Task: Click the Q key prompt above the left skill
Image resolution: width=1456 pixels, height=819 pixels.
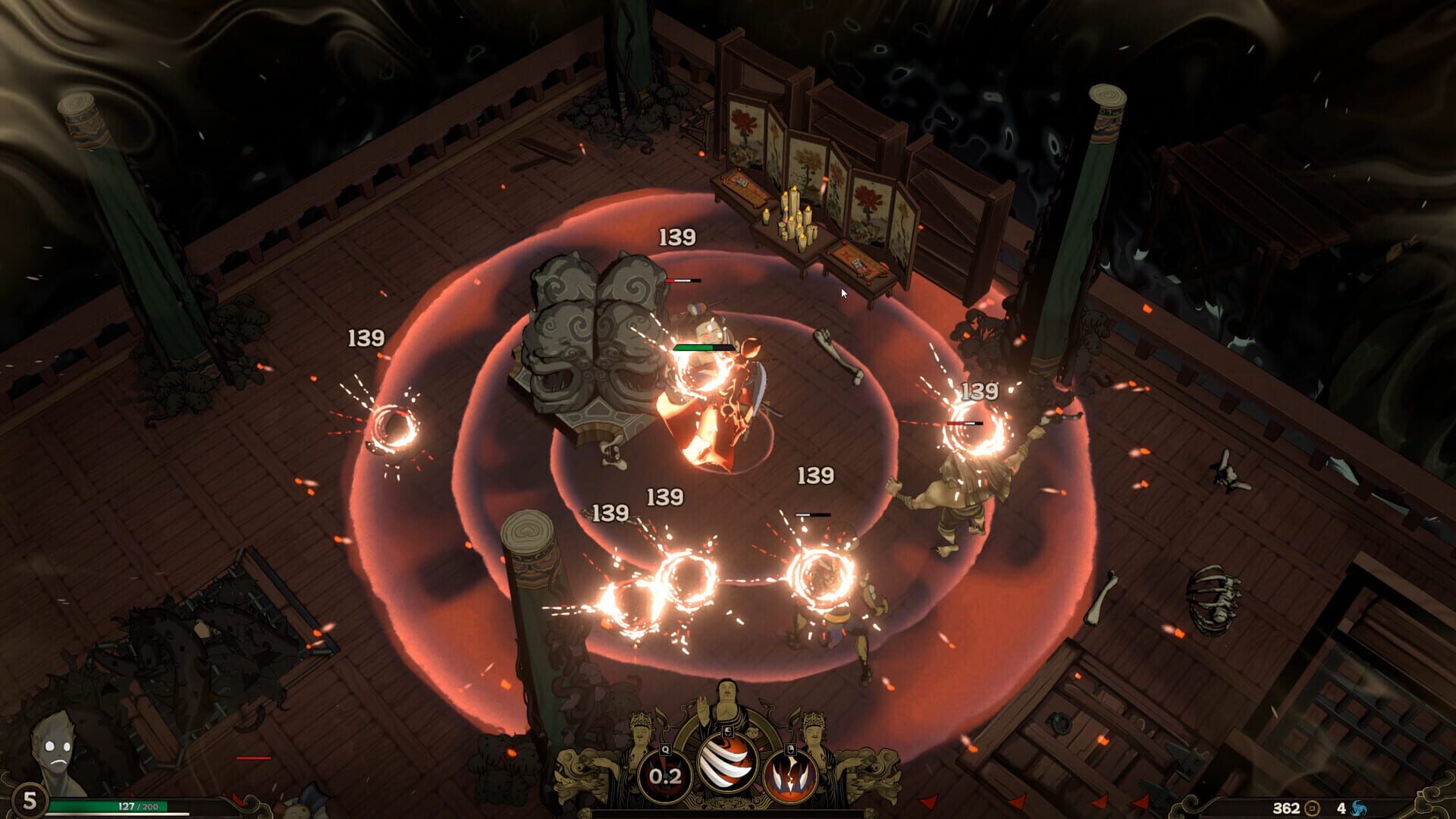Action: pos(664,749)
